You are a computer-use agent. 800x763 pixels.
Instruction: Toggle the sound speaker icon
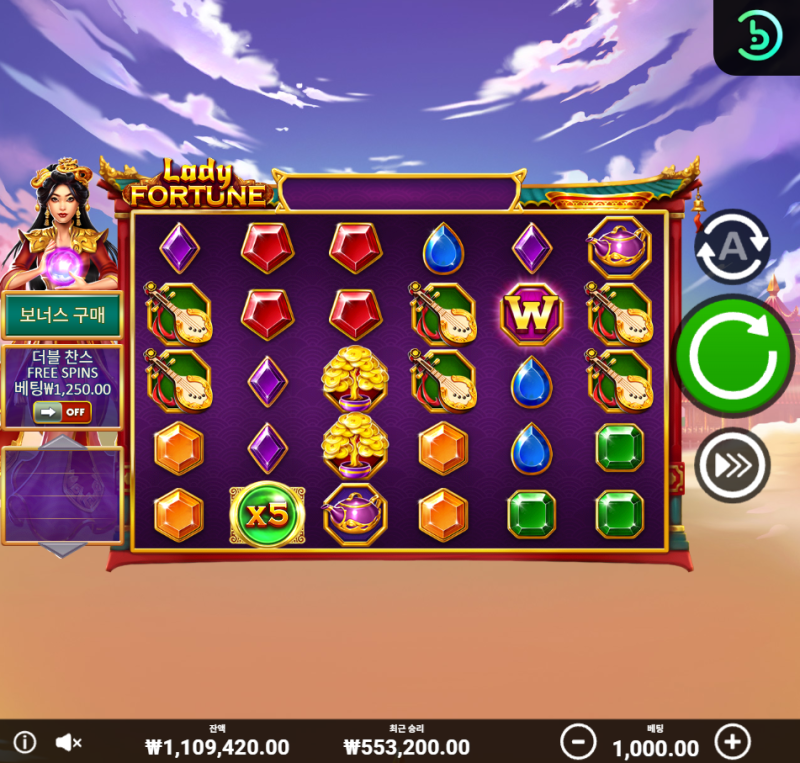(68, 742)
